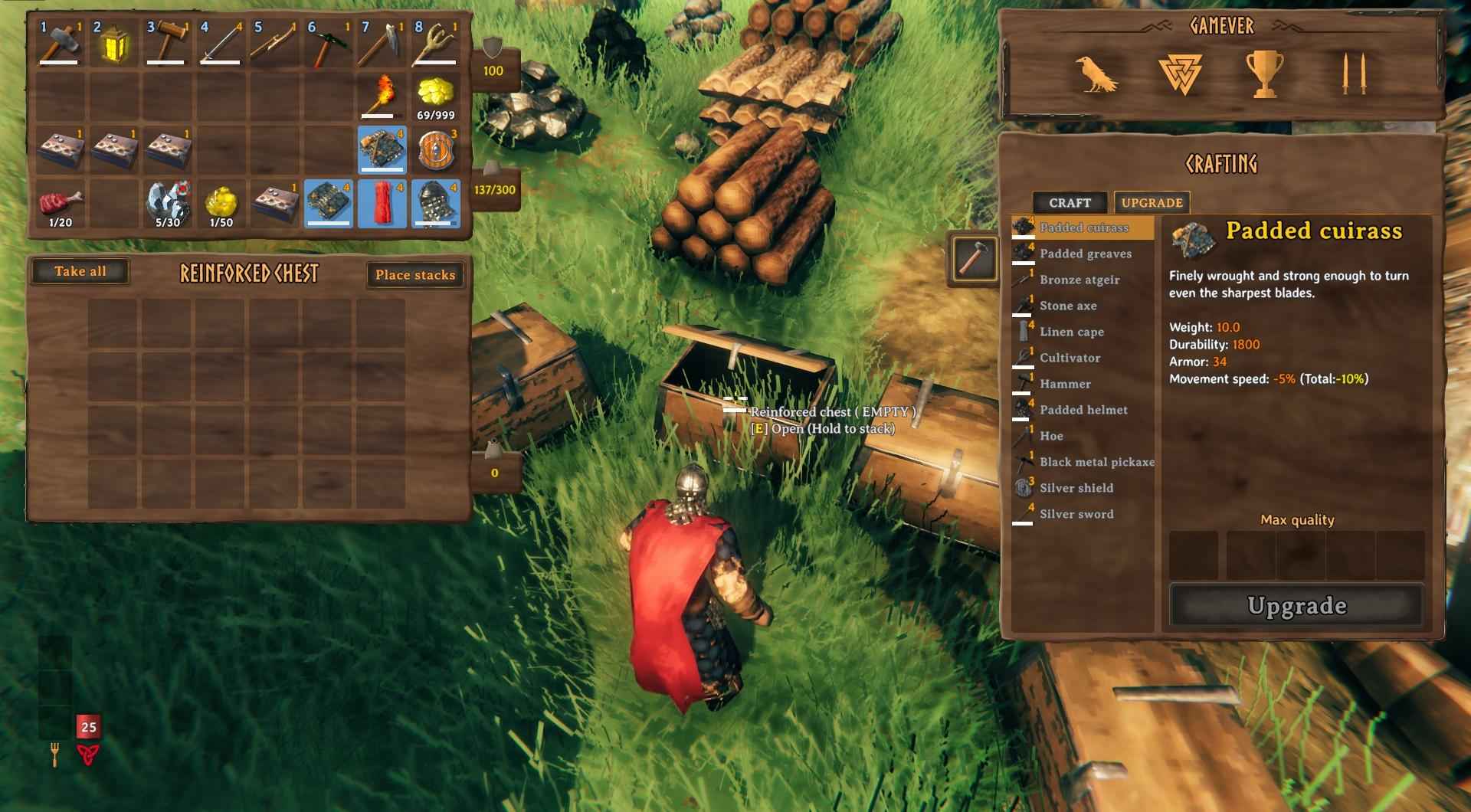Select the lantern in hotbar slot 2
Viewport: 1471px width, 812px height.
click(113, 44)
